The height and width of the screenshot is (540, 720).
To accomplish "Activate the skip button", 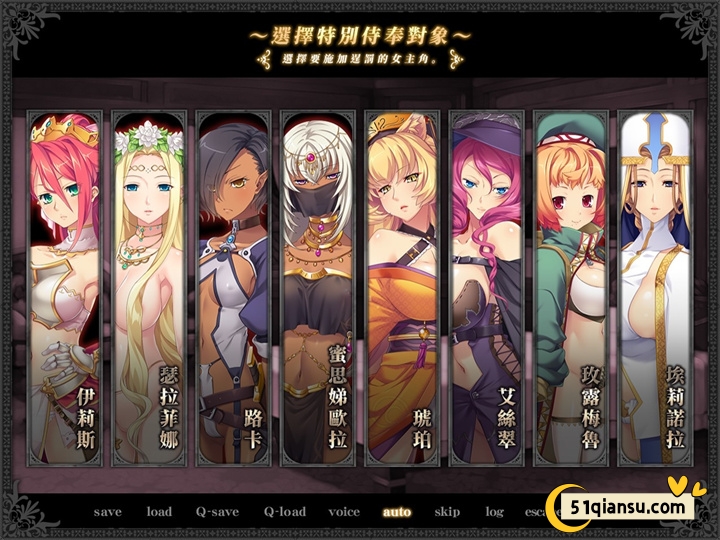I will tap(447, 512).
